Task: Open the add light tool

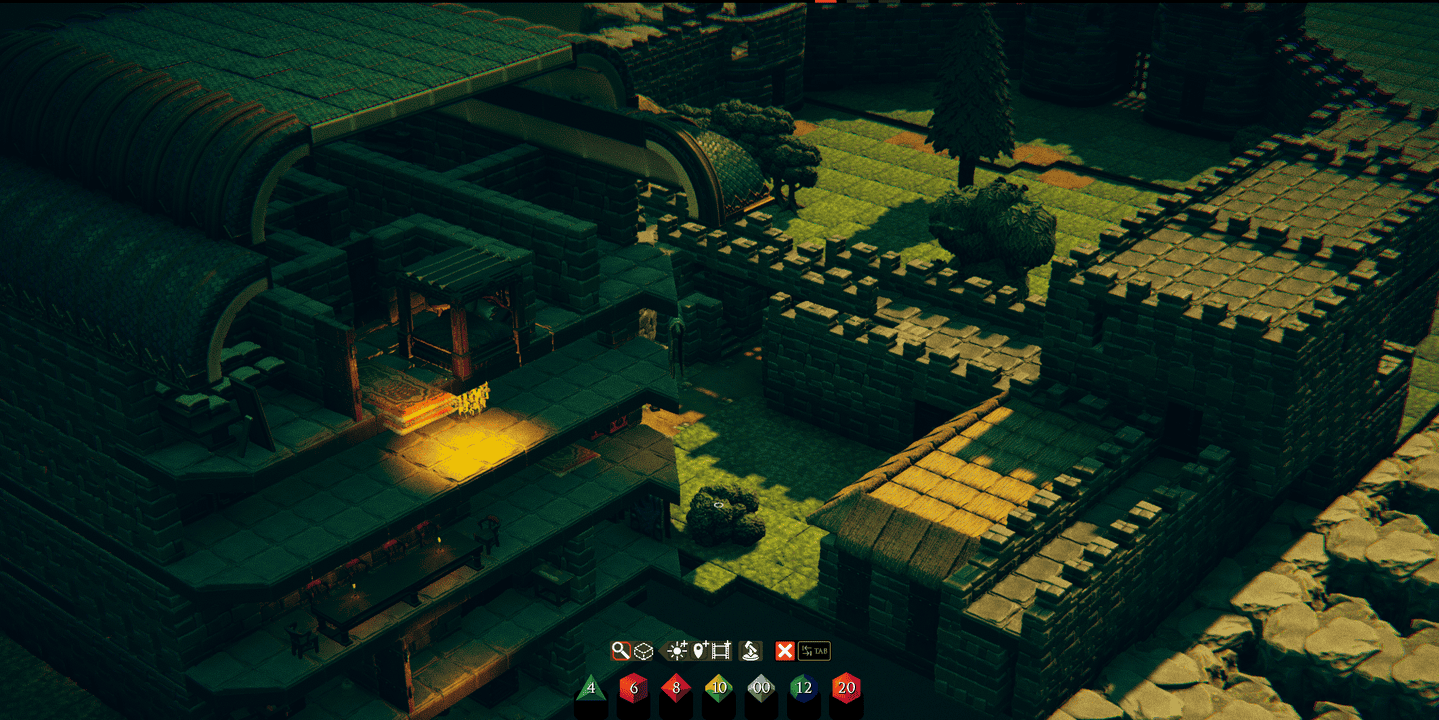Action: coord(677,650)
